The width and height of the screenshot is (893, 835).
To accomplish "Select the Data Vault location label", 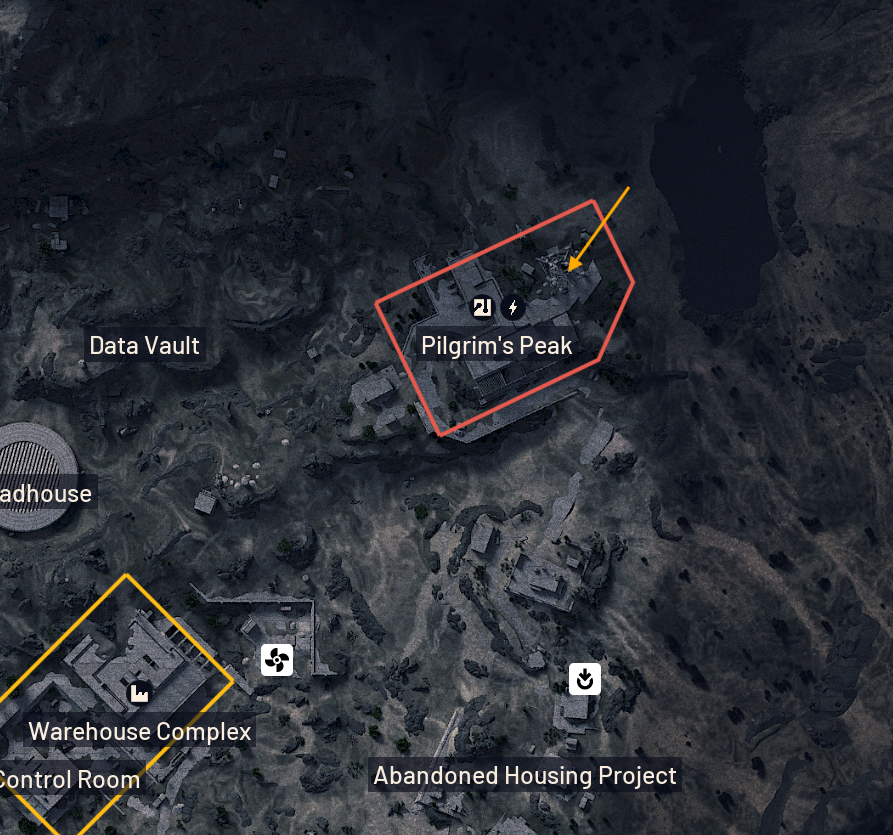I will pos(145,346).
